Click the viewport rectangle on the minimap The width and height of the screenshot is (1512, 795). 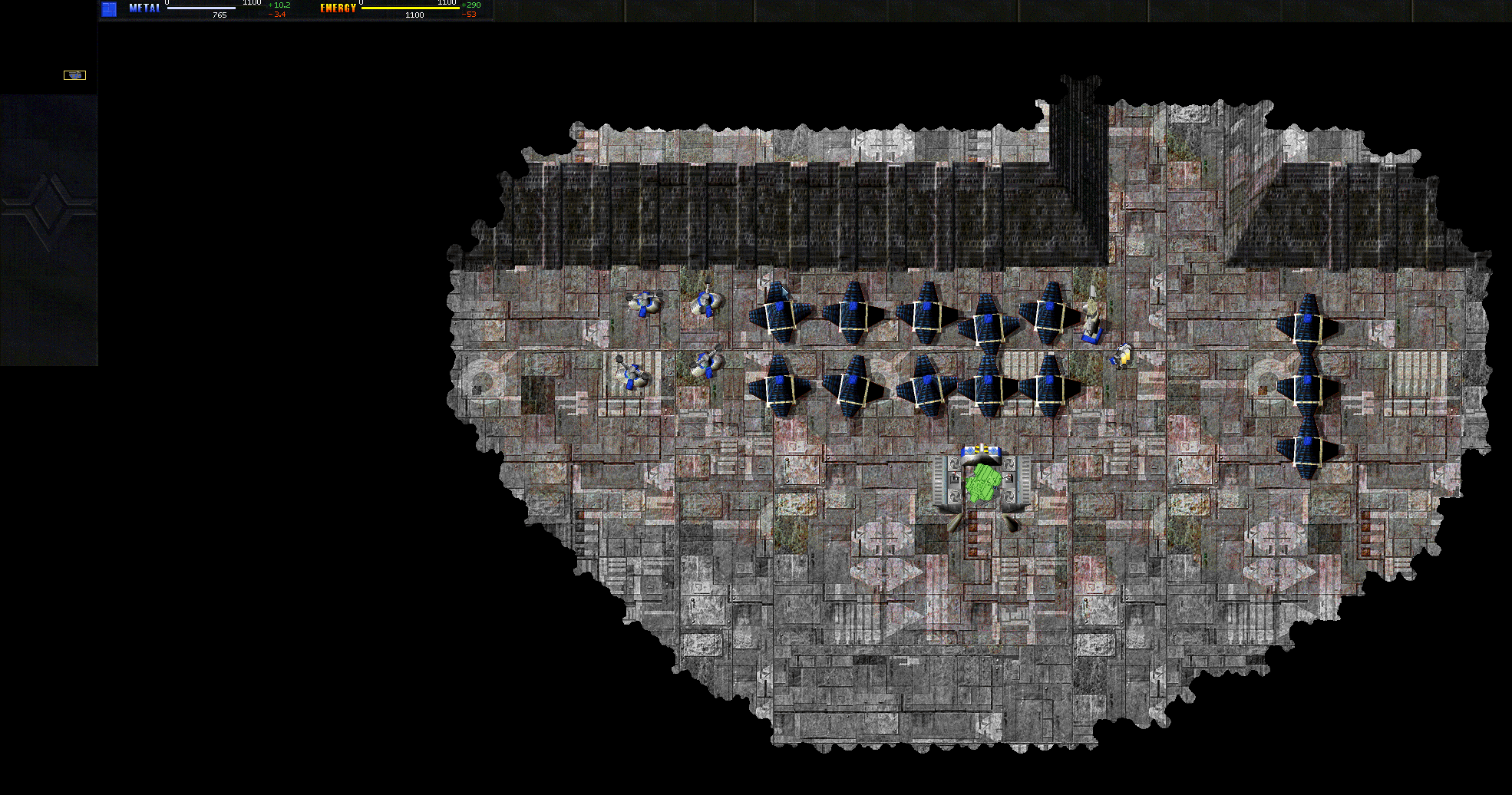74,74
